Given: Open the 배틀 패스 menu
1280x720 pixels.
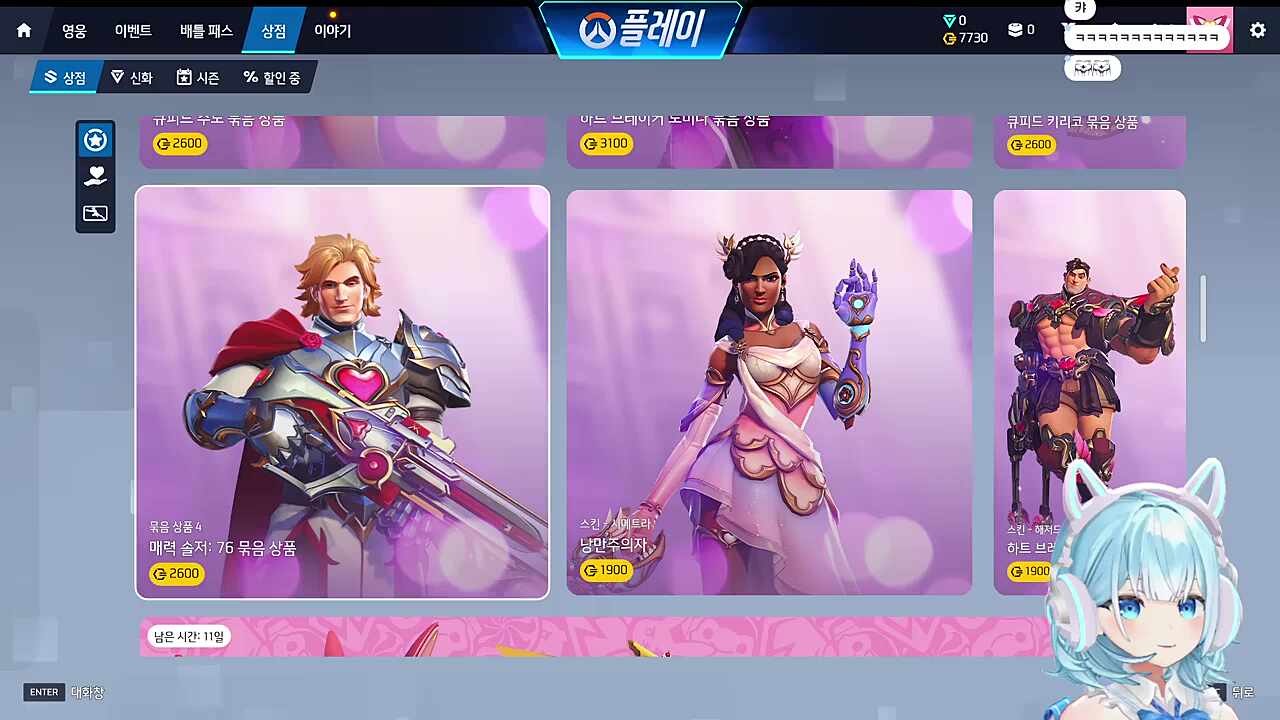Looking at the screenshot, I should point(206,30).
